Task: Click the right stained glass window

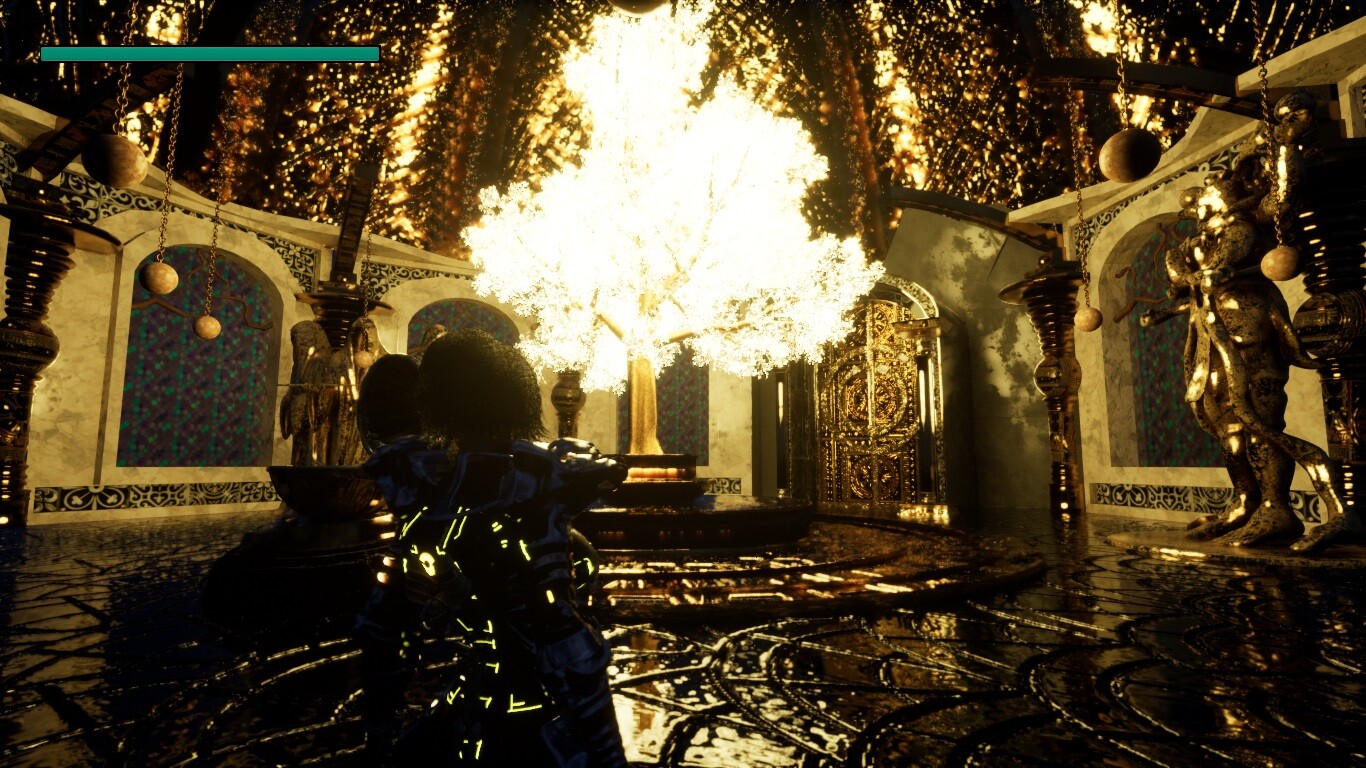Action: [1160, 350]
